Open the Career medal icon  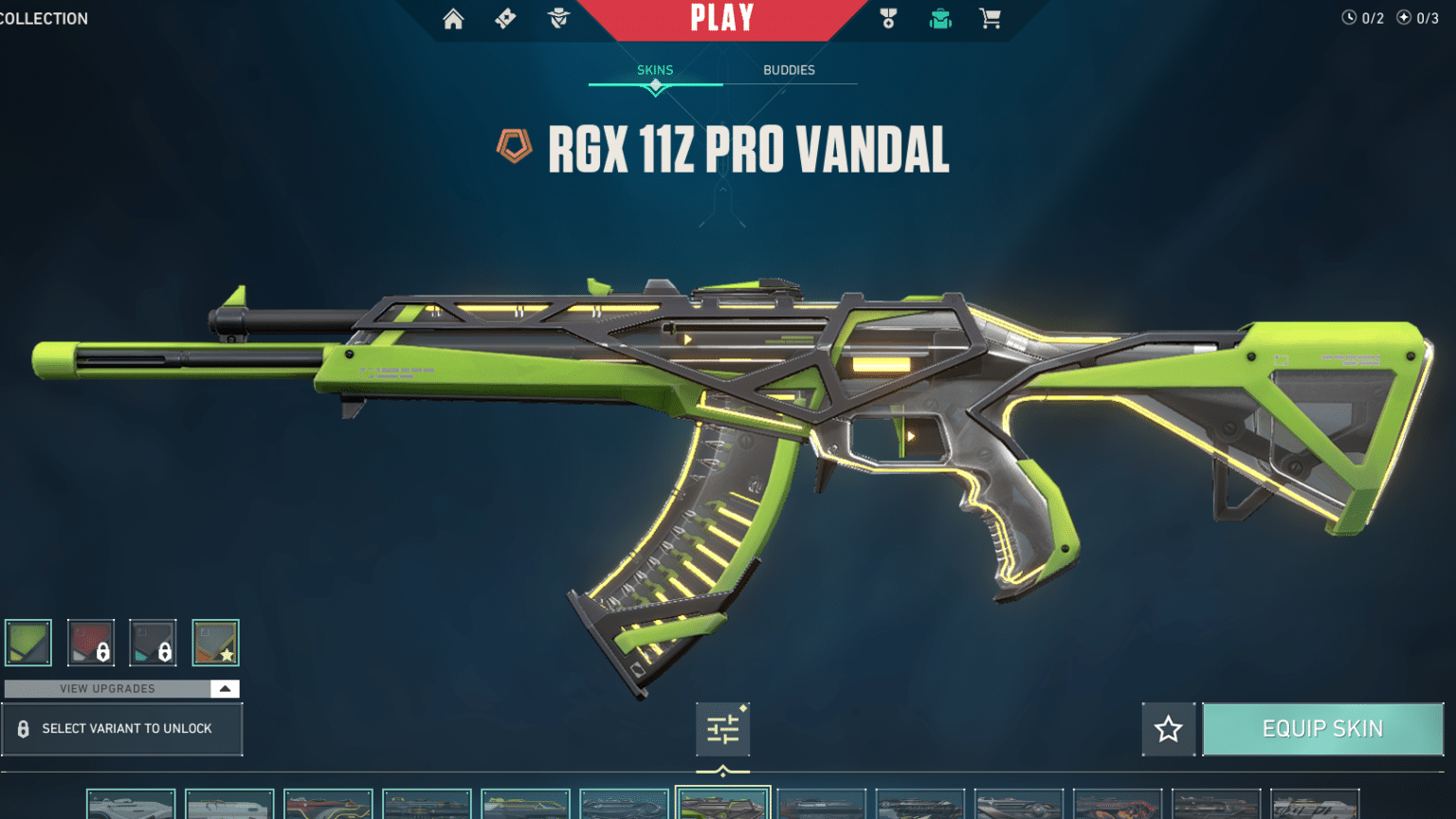[x=887, y=19]
